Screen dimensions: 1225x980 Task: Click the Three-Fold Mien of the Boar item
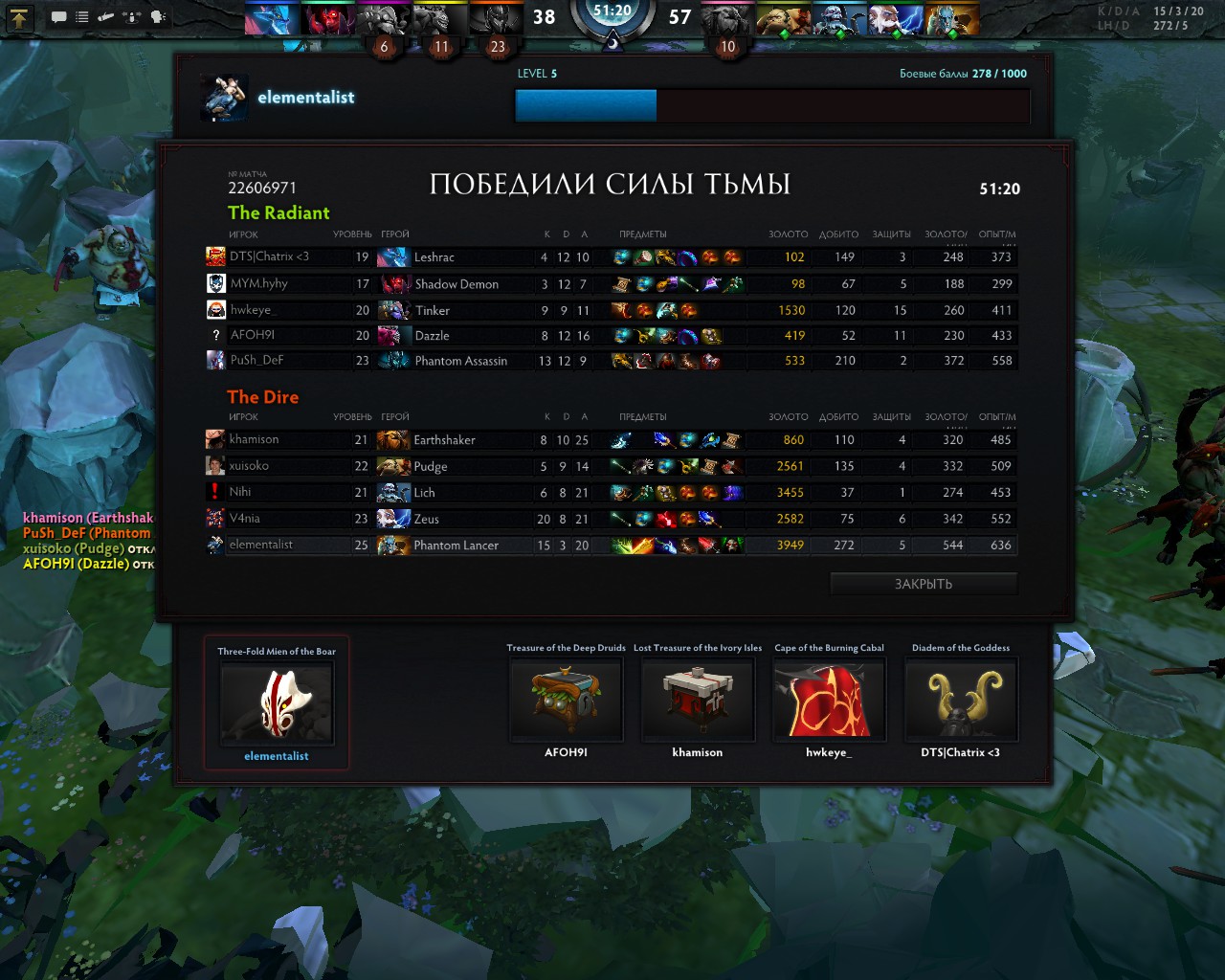click(x=277, y=704)
